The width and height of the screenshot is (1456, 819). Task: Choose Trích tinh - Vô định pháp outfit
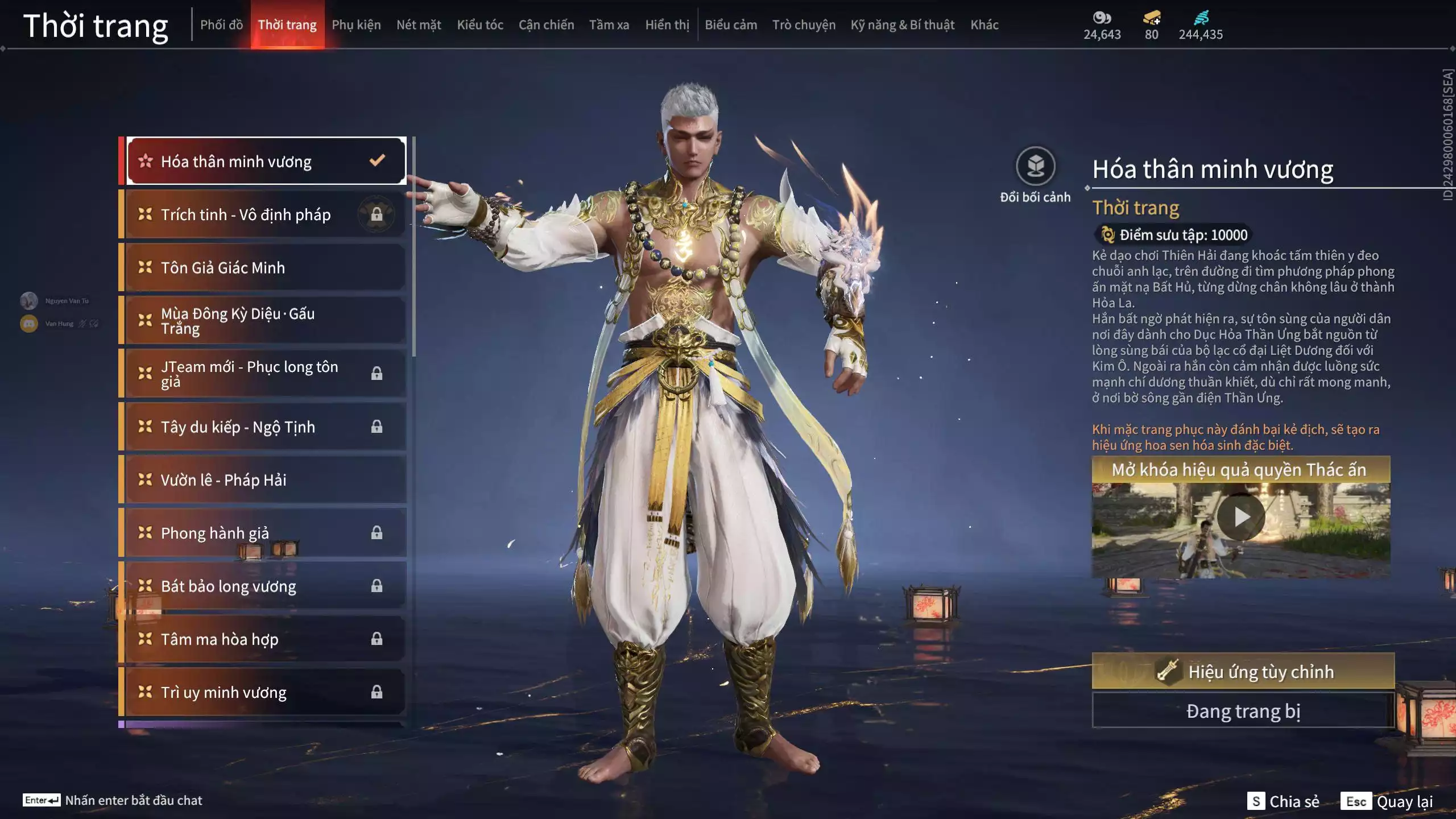point(266,214)
